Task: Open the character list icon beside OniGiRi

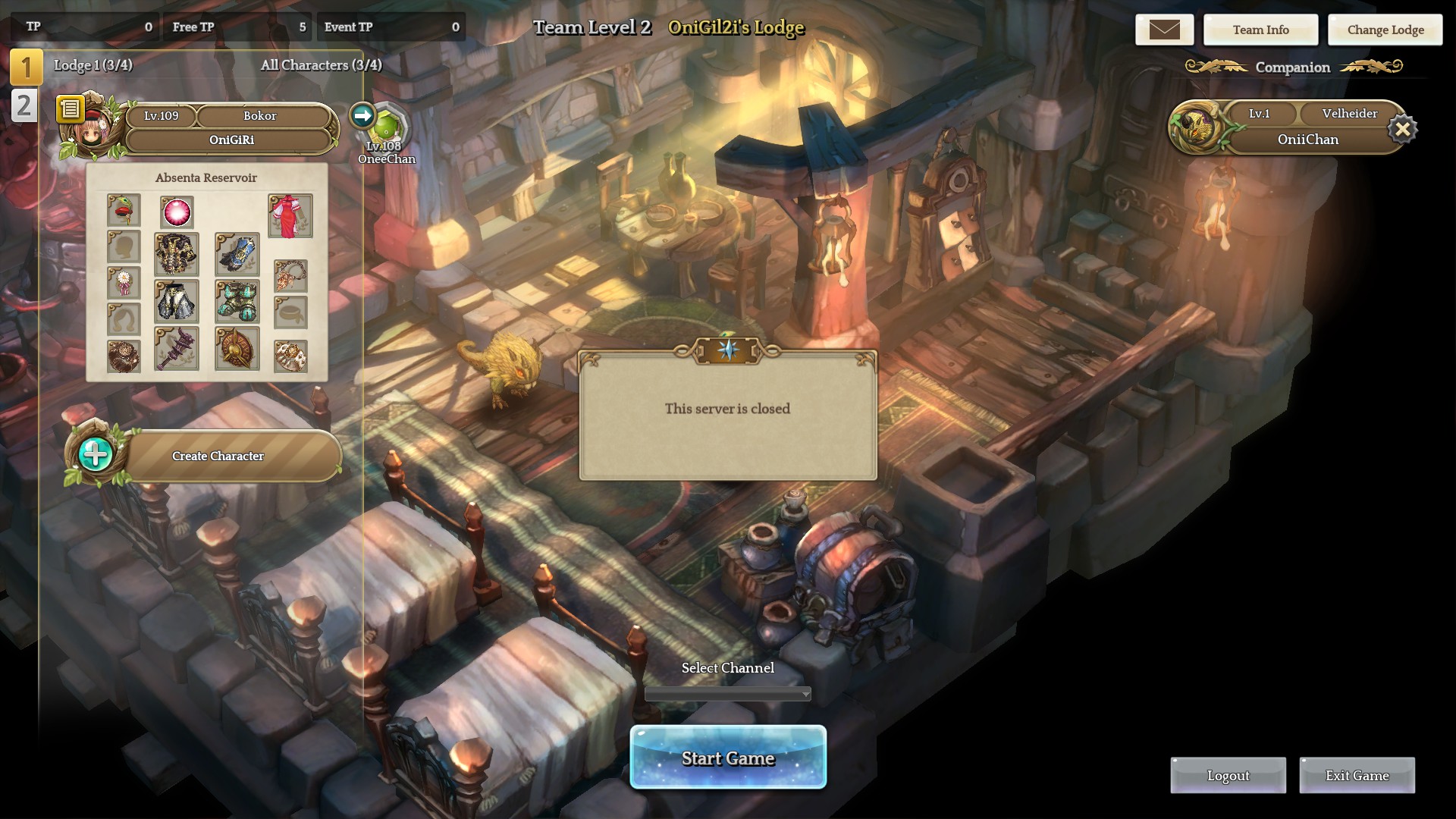Action: pyautogui.click(x=70, y=109)
